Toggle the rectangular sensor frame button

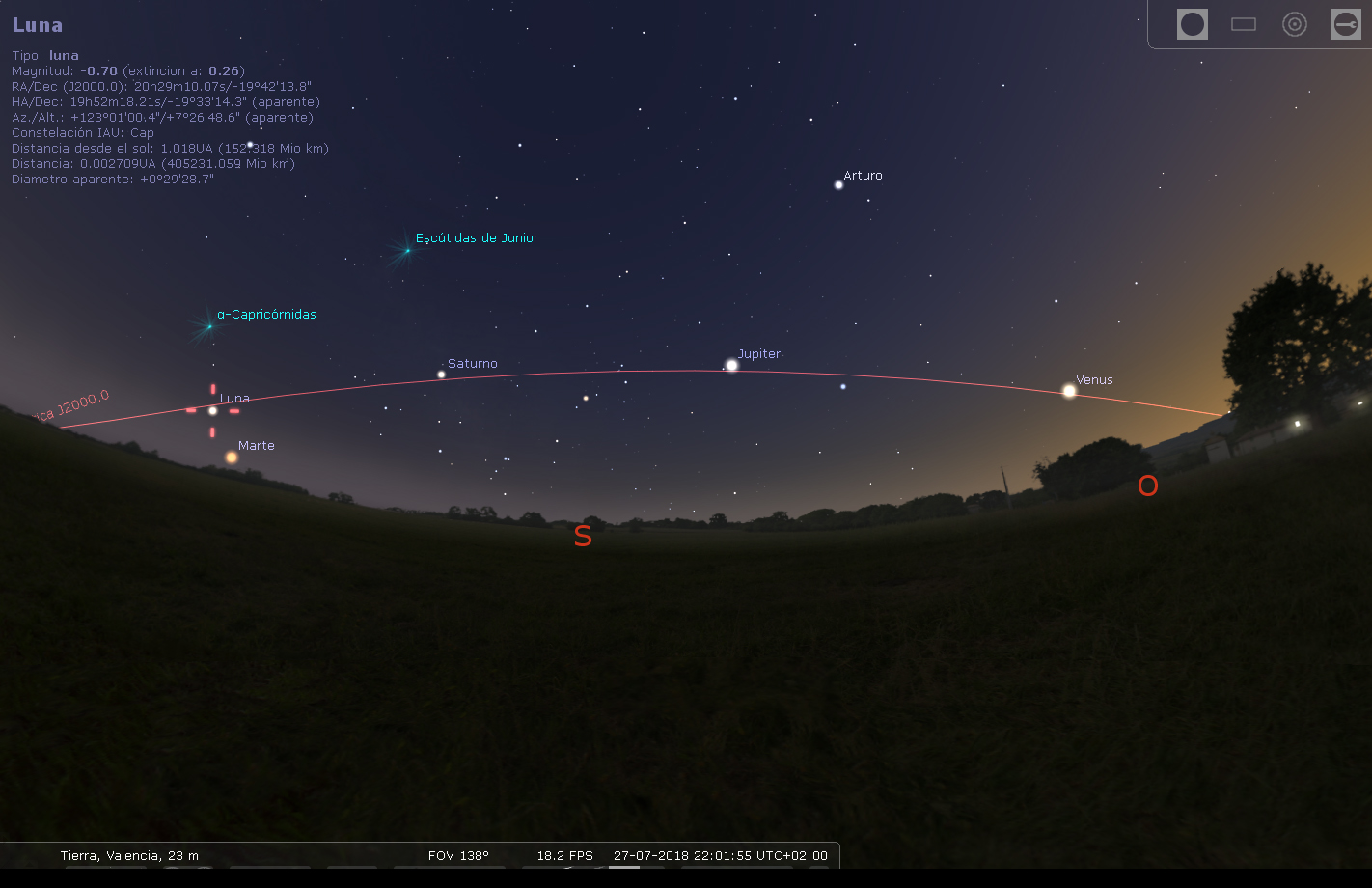(x=1244, y=24)
